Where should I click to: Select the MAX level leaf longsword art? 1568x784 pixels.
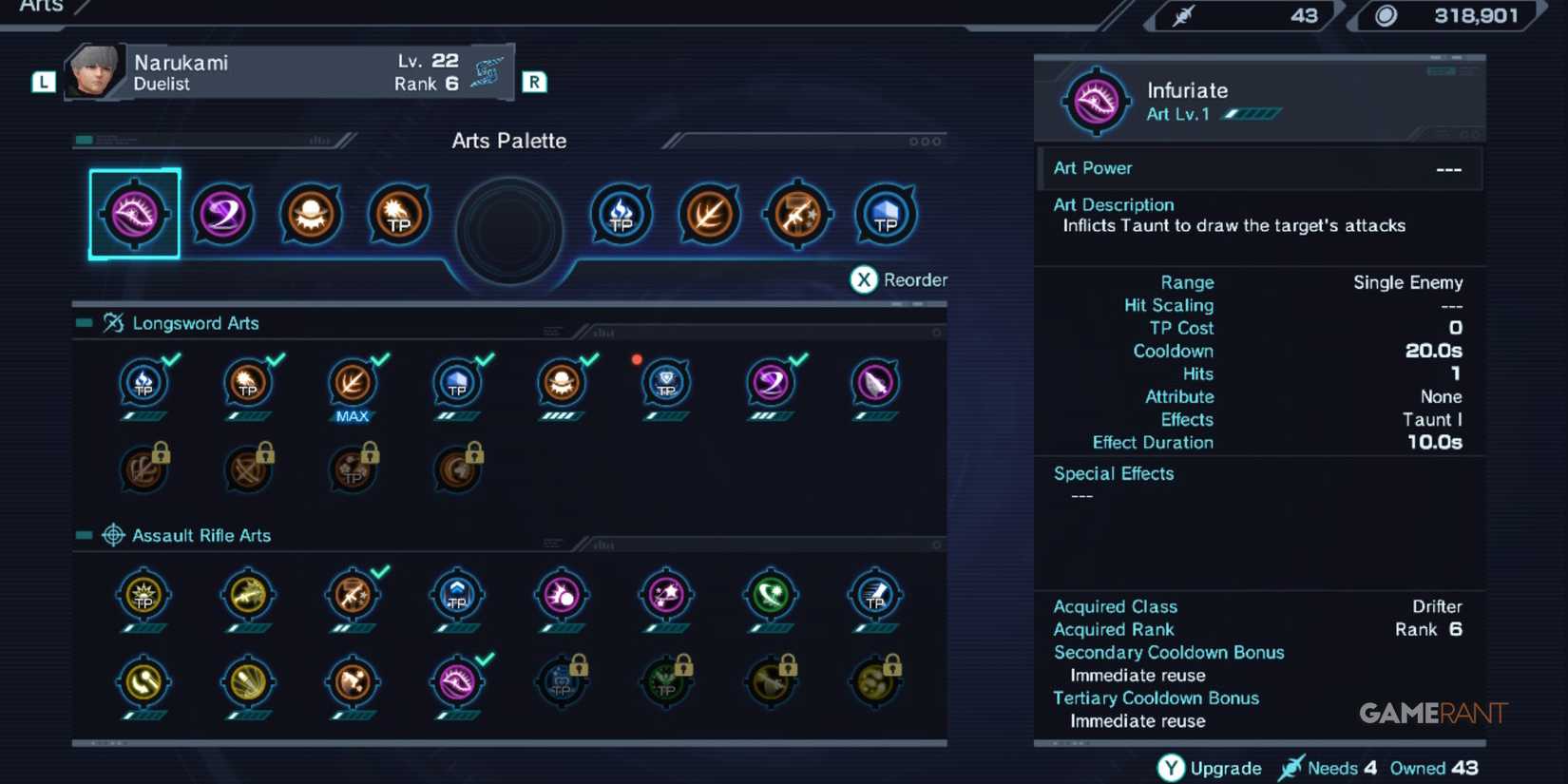click(x=353, y=385)
